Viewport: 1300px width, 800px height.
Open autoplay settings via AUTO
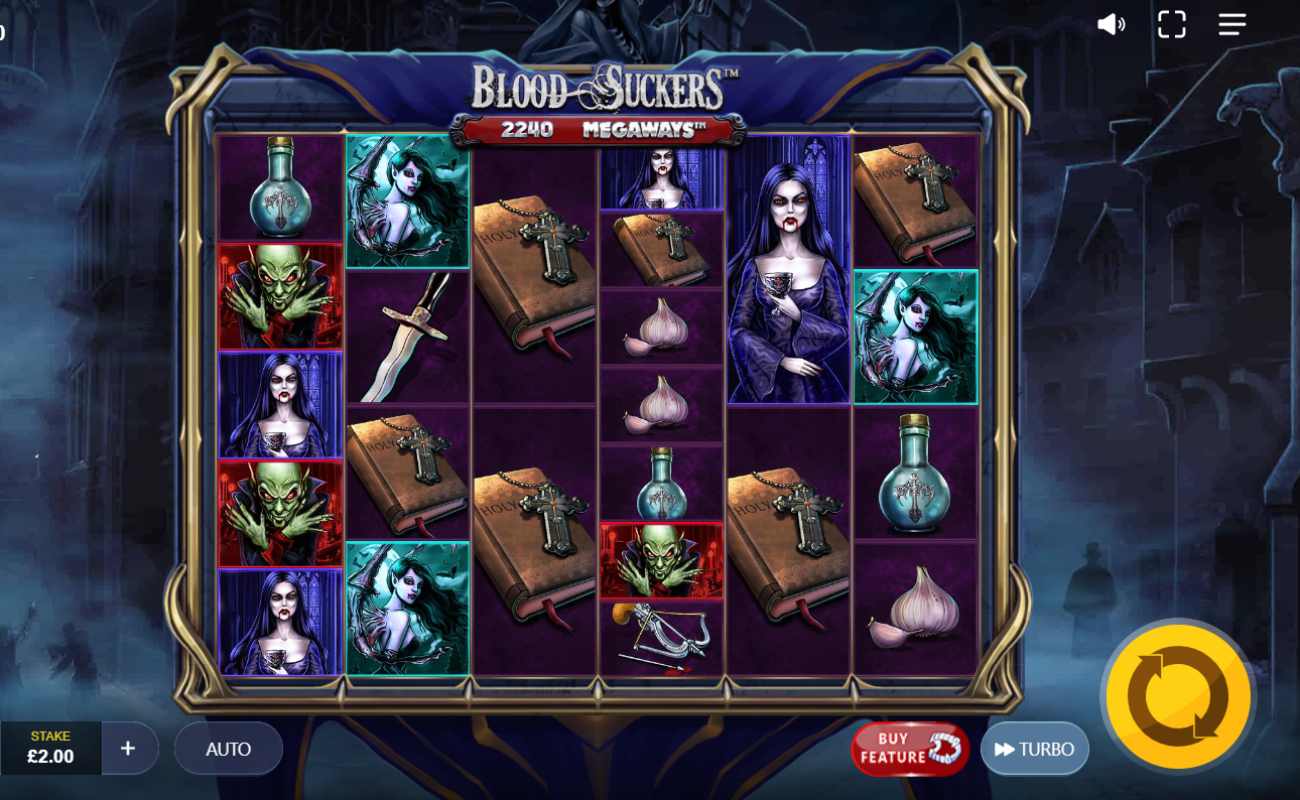tap(228, 748)
